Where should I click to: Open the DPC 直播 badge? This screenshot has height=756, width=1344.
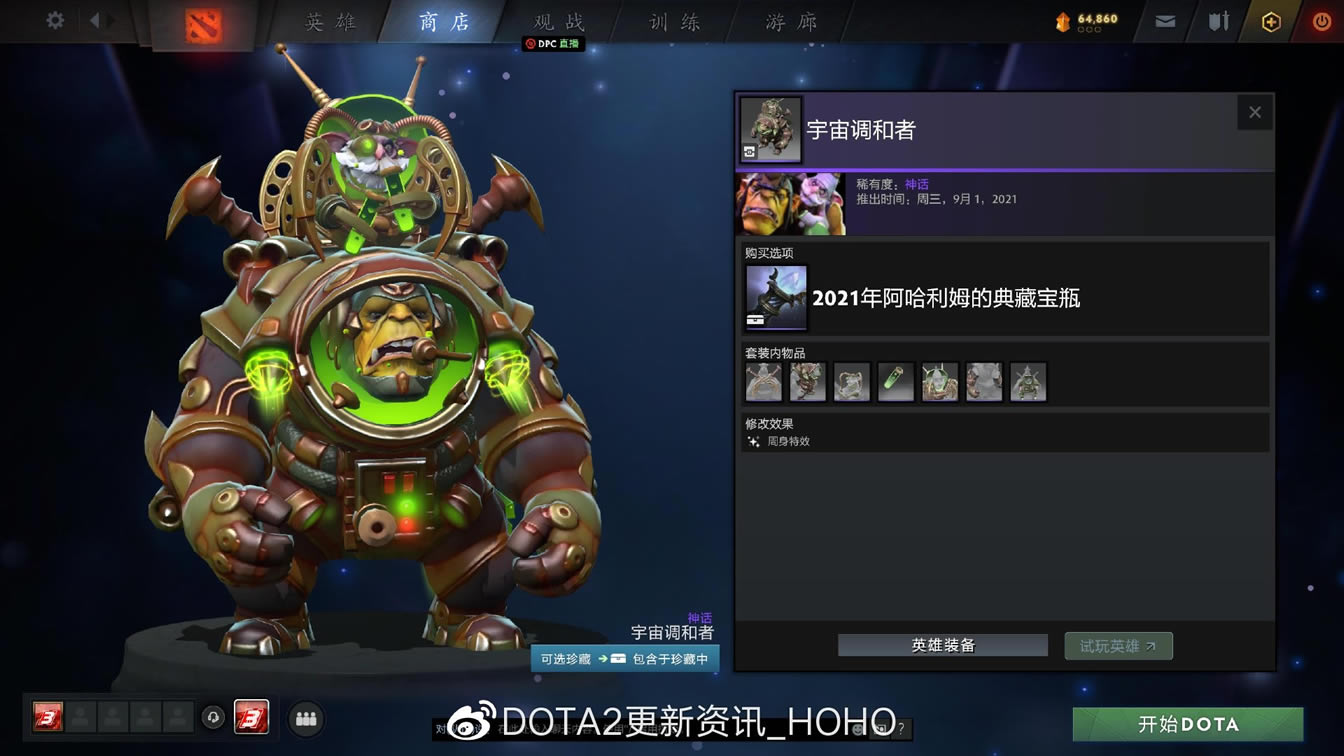(553, 44)
